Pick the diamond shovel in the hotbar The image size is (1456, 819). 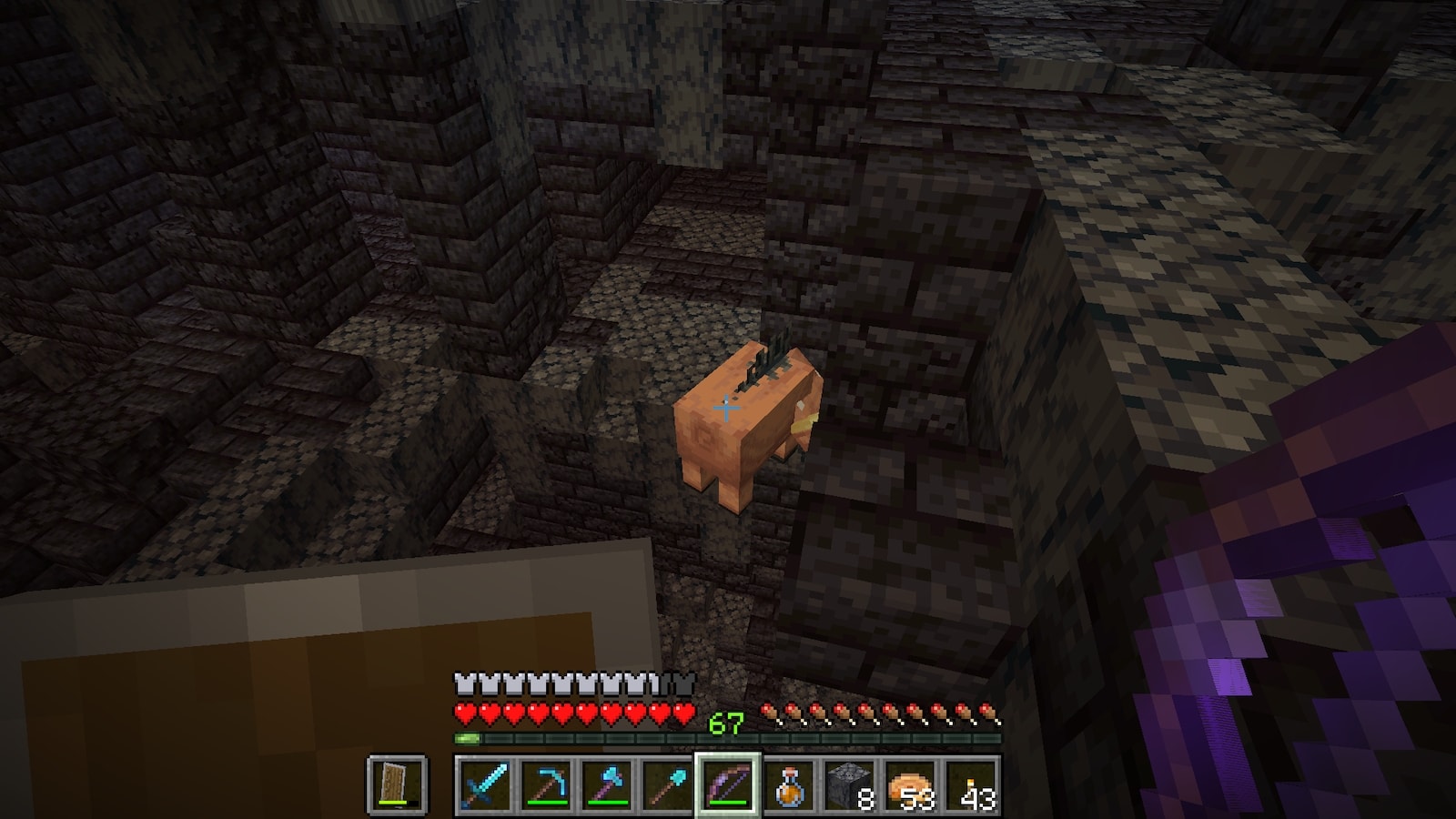tap(667, 784)
